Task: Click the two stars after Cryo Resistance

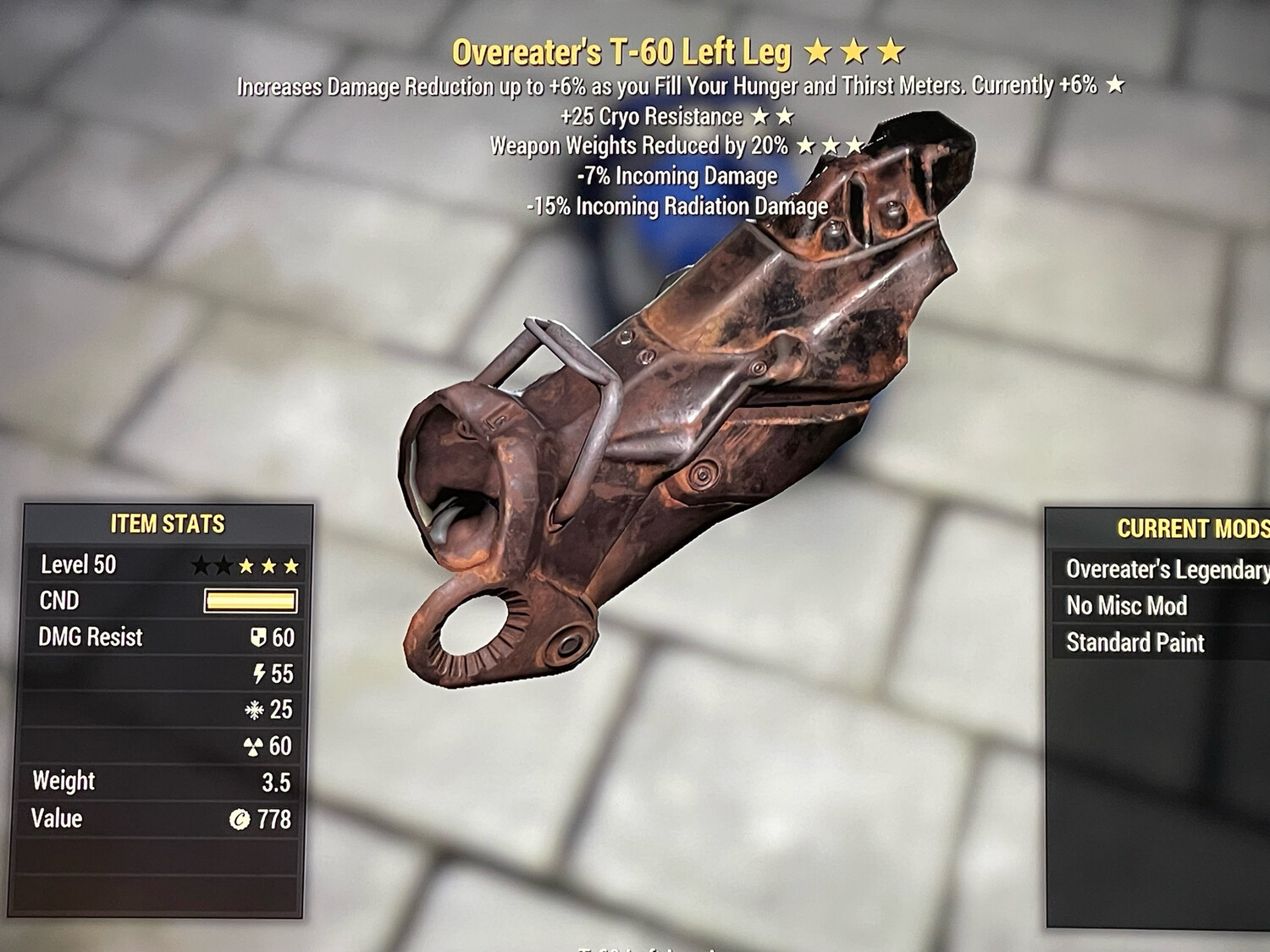Action: coord(775,116)
